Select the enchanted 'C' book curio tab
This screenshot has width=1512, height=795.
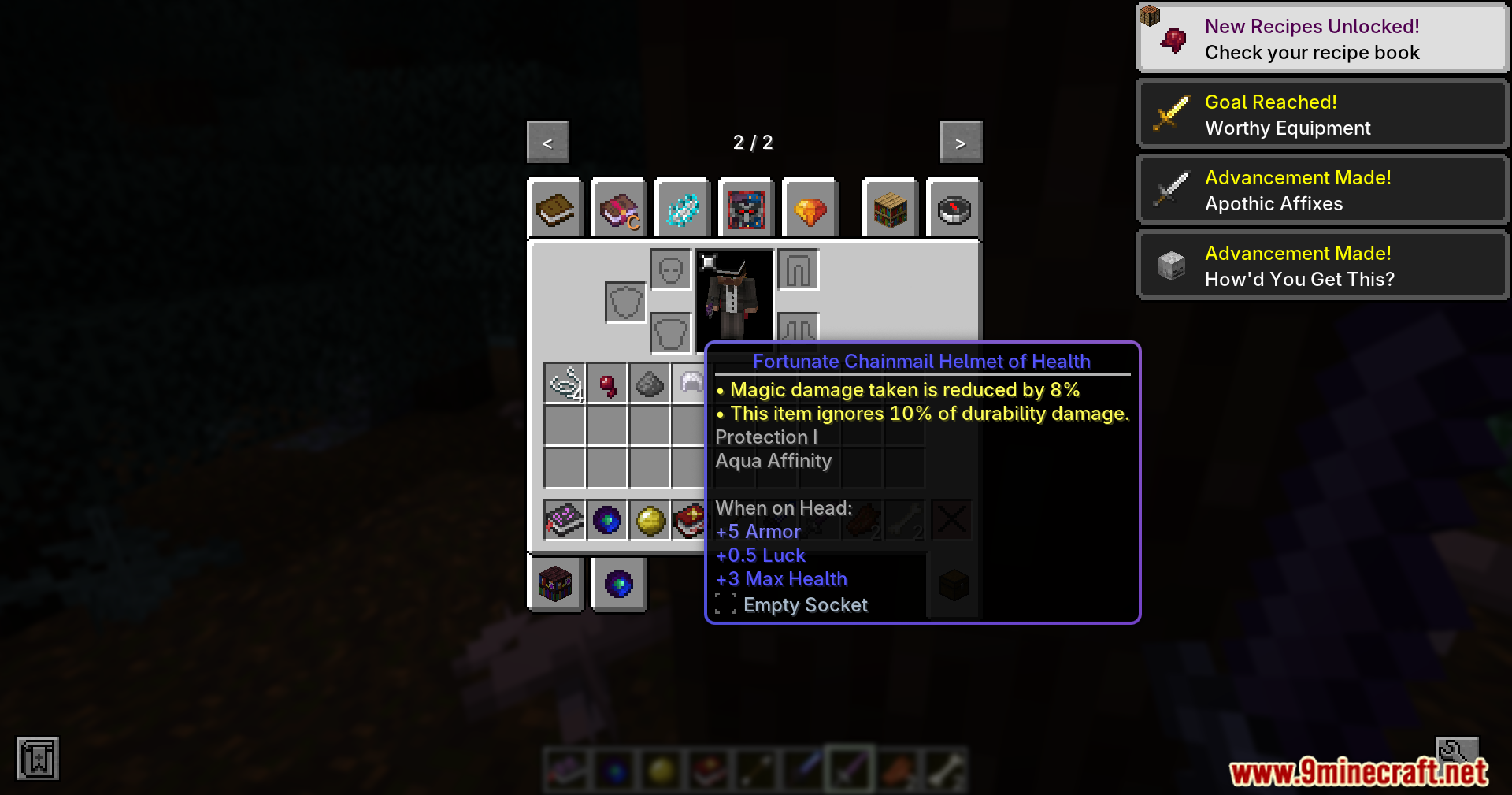618,207
